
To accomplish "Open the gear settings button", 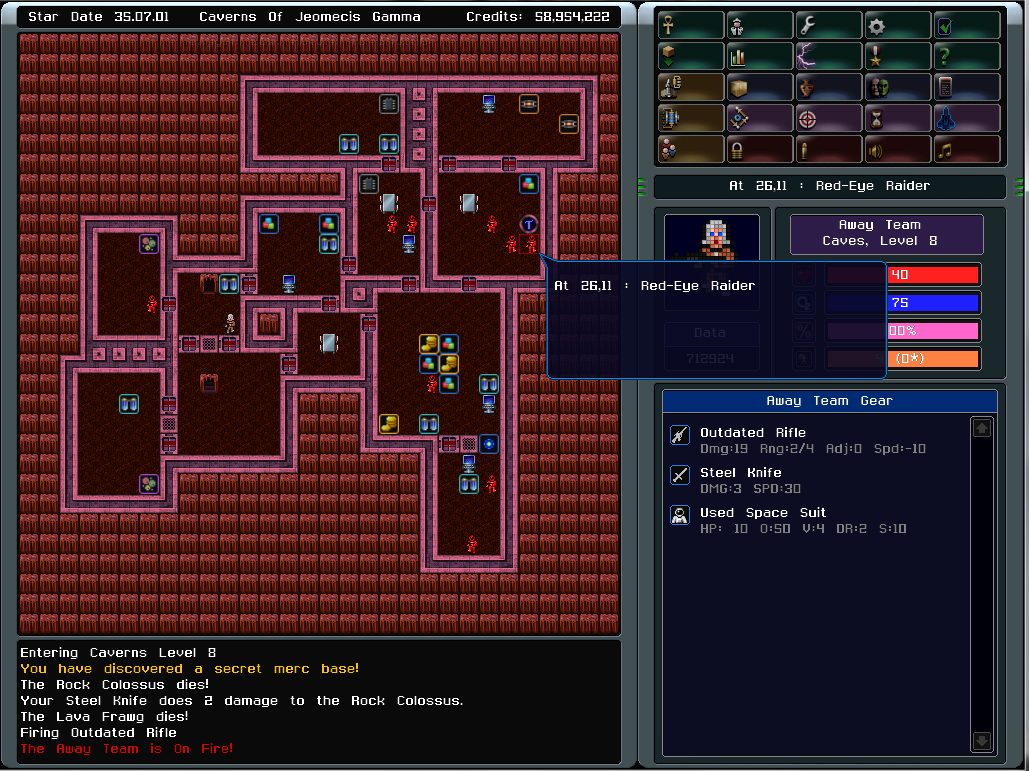I will click(x=898, y=26).
